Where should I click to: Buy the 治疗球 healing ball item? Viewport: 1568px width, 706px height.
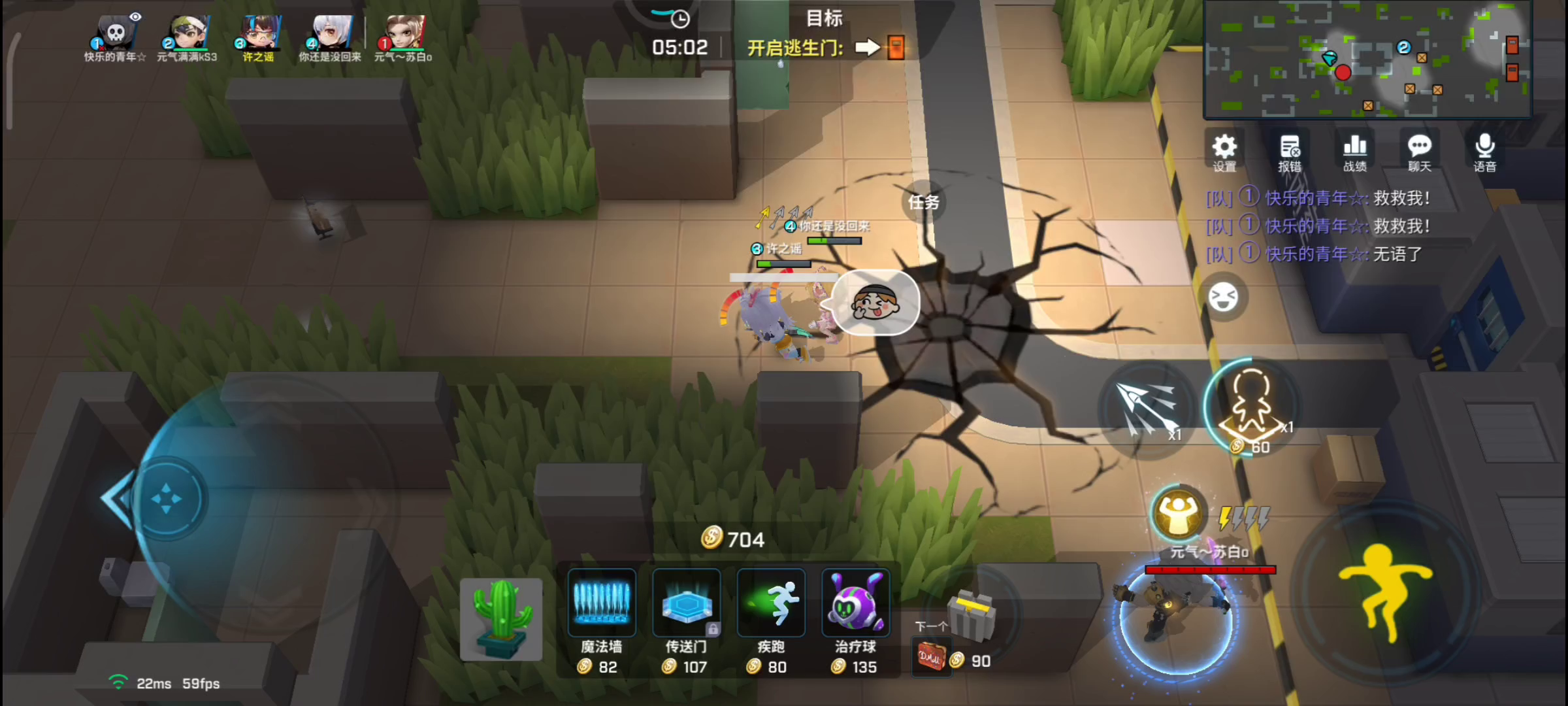(855, 604)
